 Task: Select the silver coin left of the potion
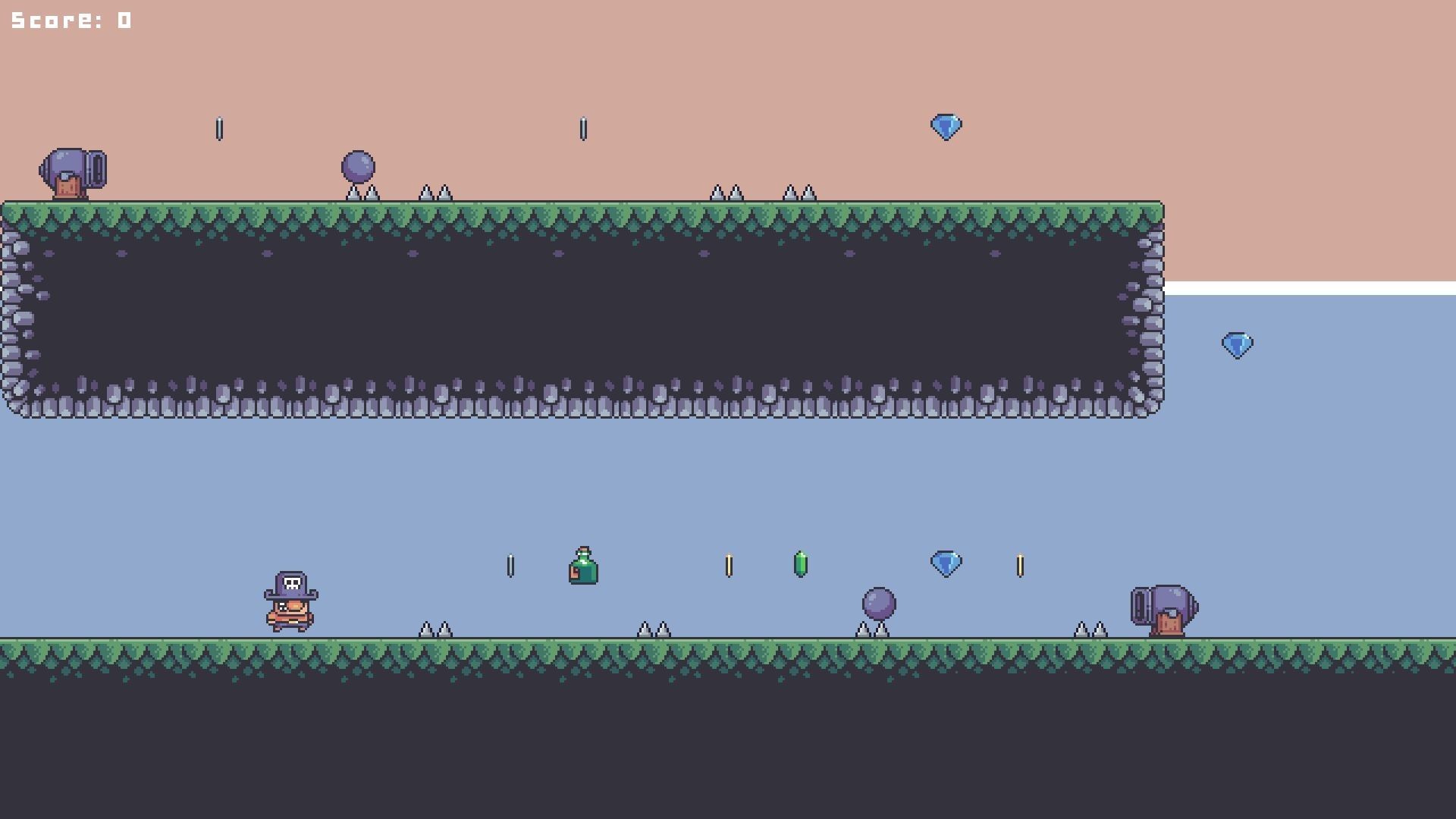coord(510,563)
